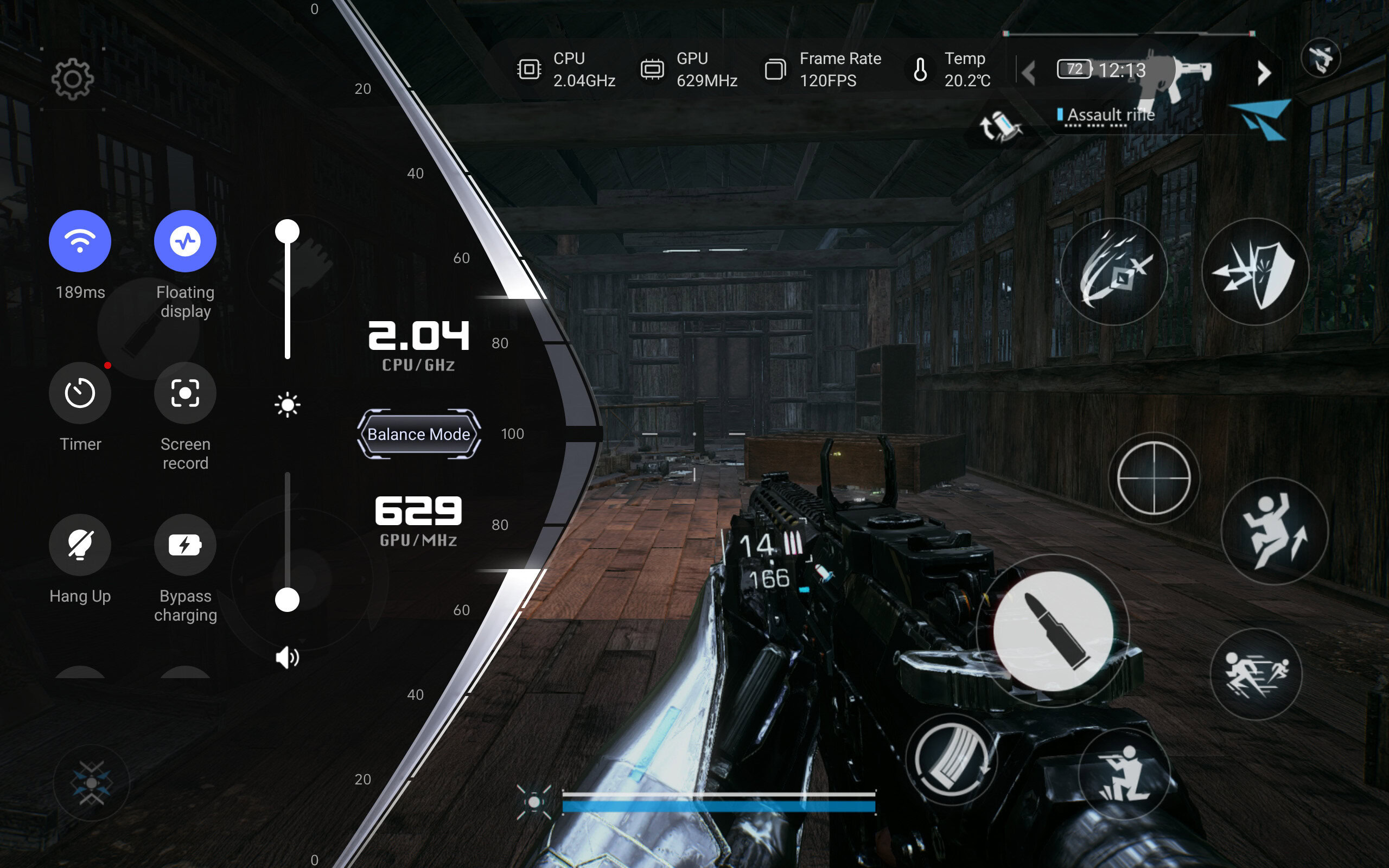The image size is (1389, 868).
Task: Toggle the Floating display option
Action: [x=185, y=241]
